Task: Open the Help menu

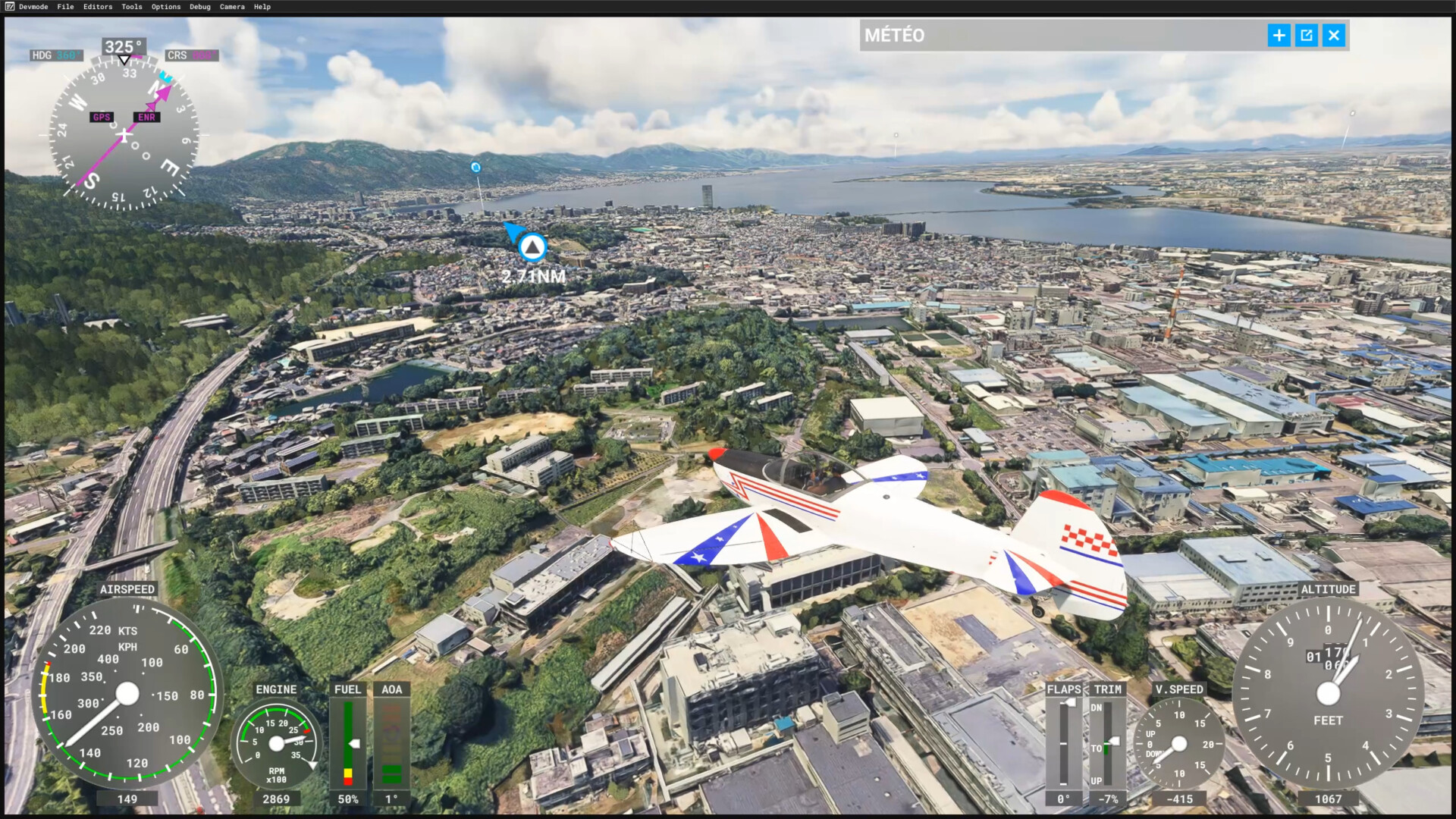Action: 262,7
